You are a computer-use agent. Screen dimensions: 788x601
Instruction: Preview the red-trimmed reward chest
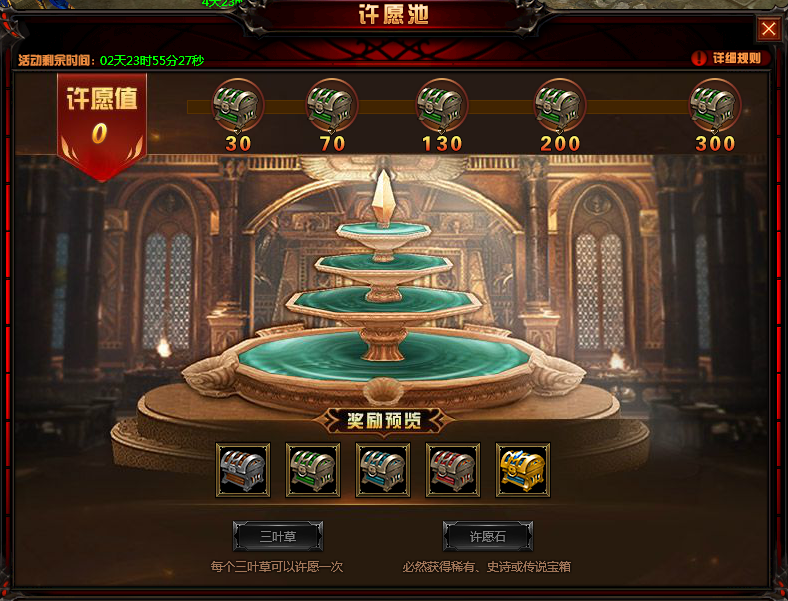[x=453, y=470]
